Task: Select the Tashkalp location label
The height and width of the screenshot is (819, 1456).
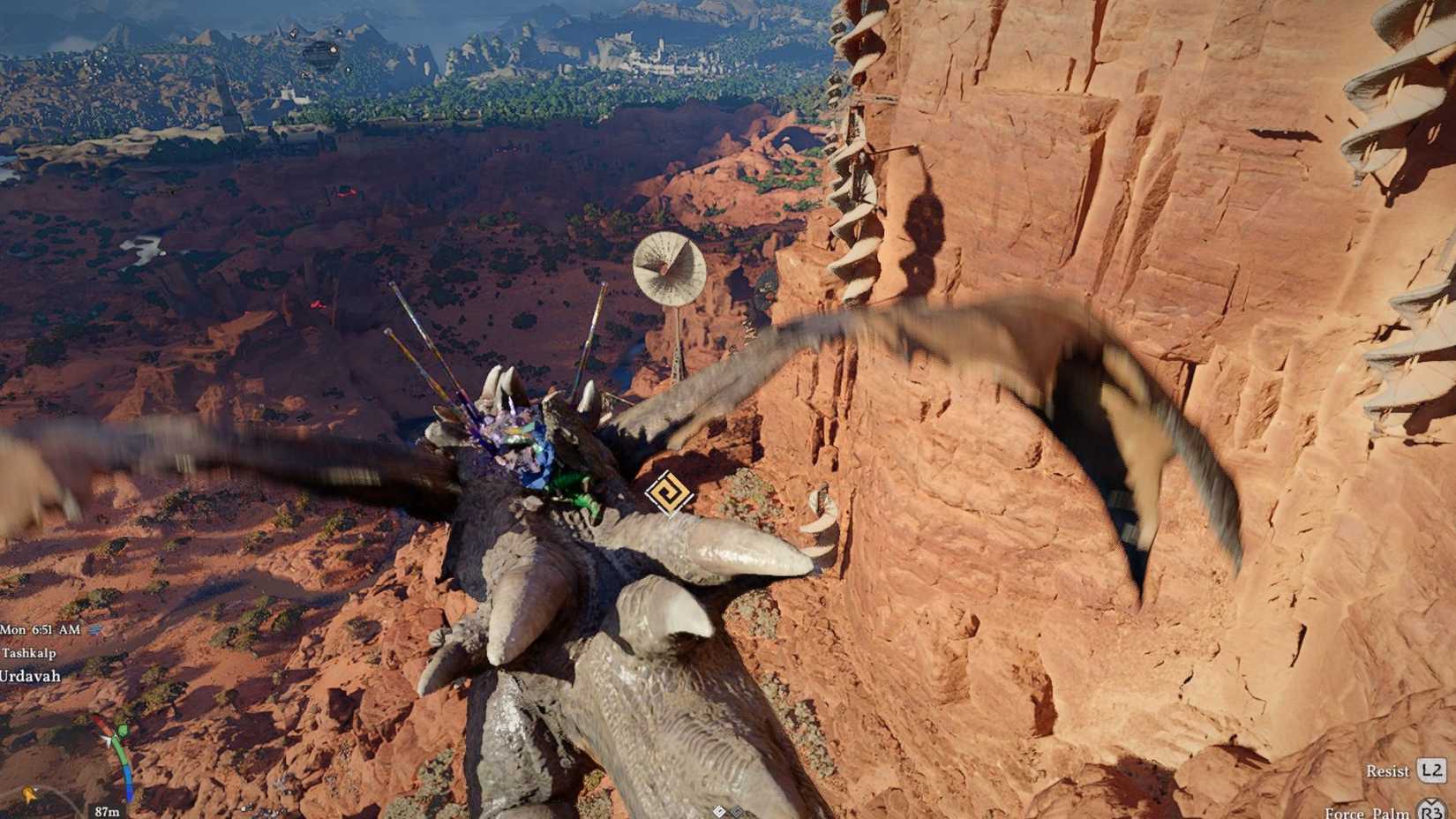Action: (x=28, y=654)
